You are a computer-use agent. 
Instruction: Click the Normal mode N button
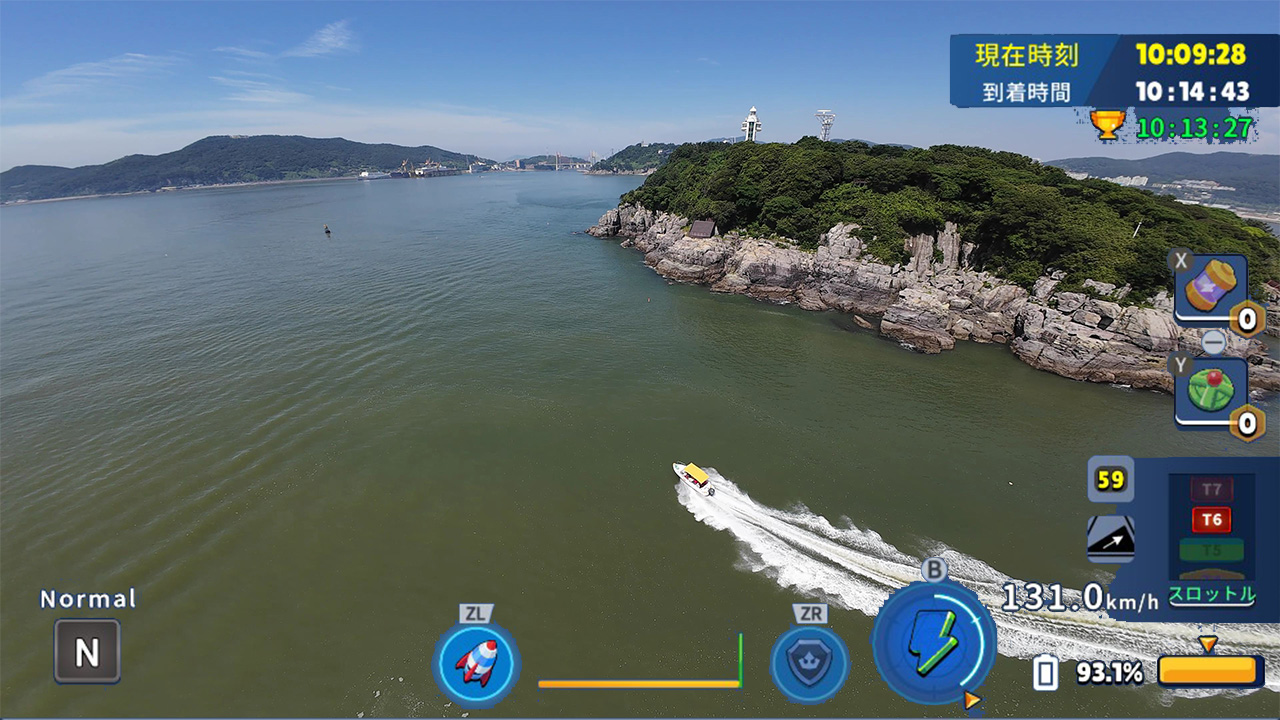click(x=87, y=652)
